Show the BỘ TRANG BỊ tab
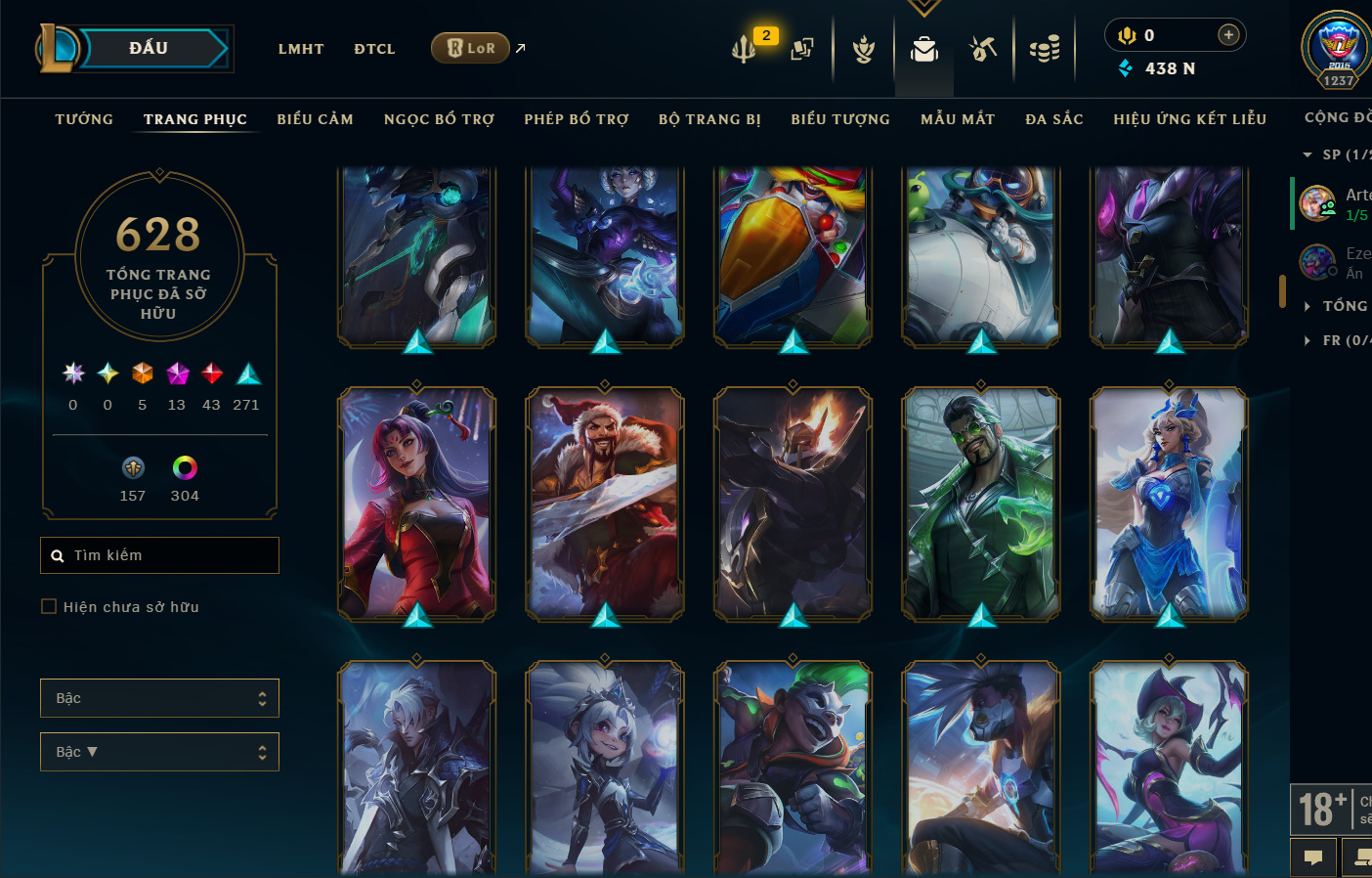The width and height of the screenshot is (1372, 878). click(x=709, y=119)
